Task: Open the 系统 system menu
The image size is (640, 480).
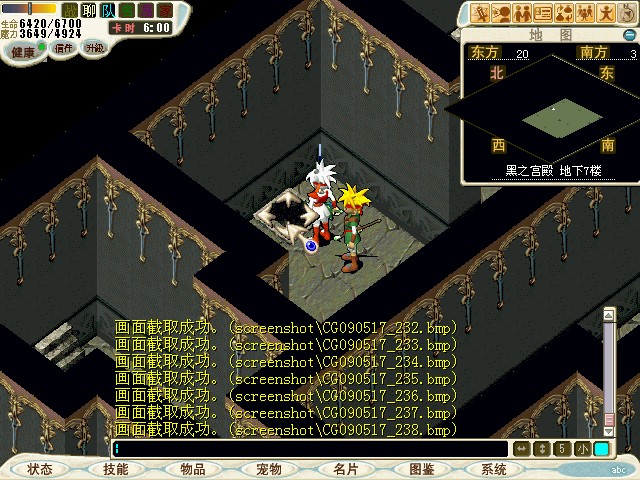Action: tap(493, 469)
